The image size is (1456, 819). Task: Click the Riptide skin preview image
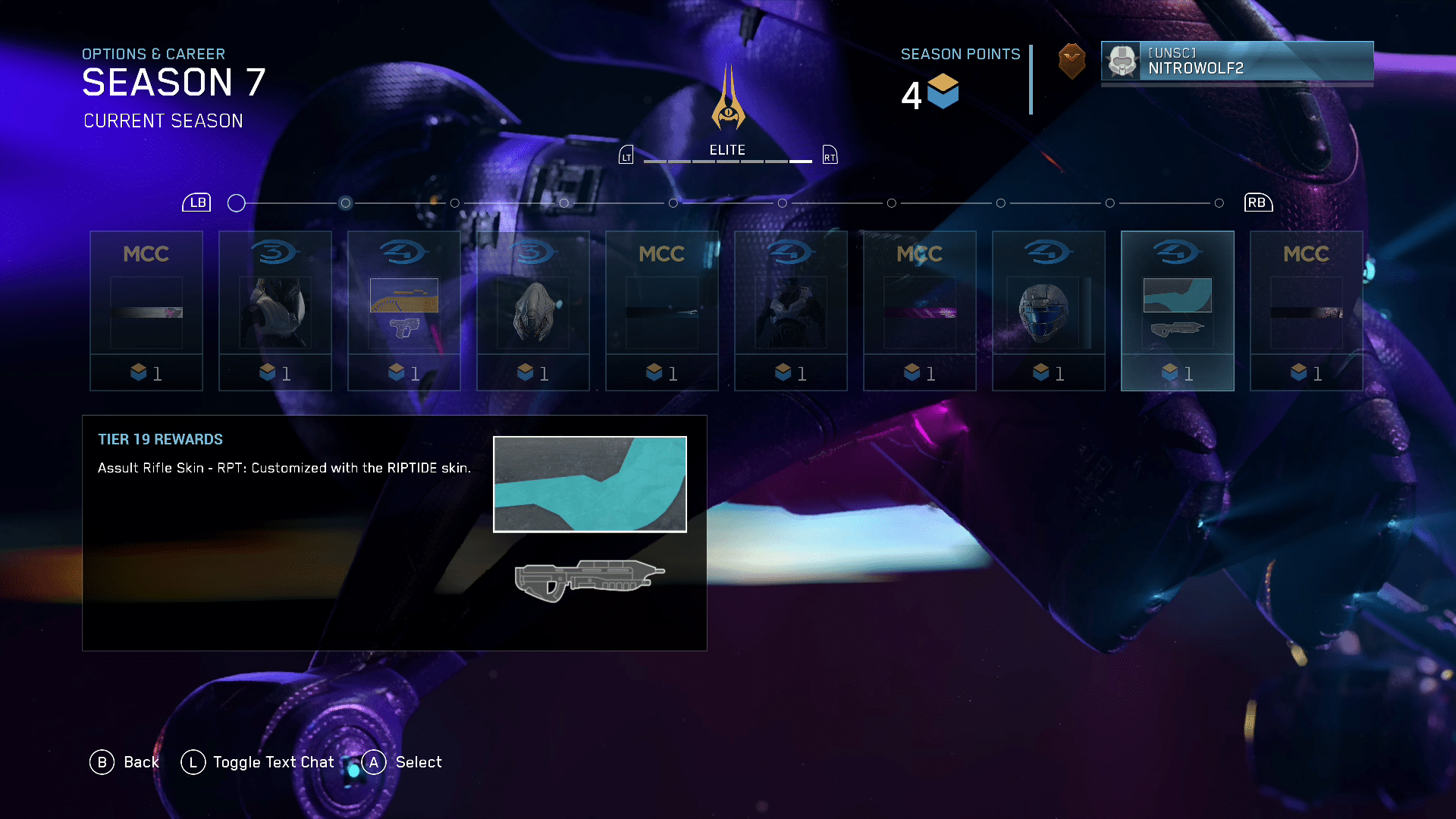[590, 484]
